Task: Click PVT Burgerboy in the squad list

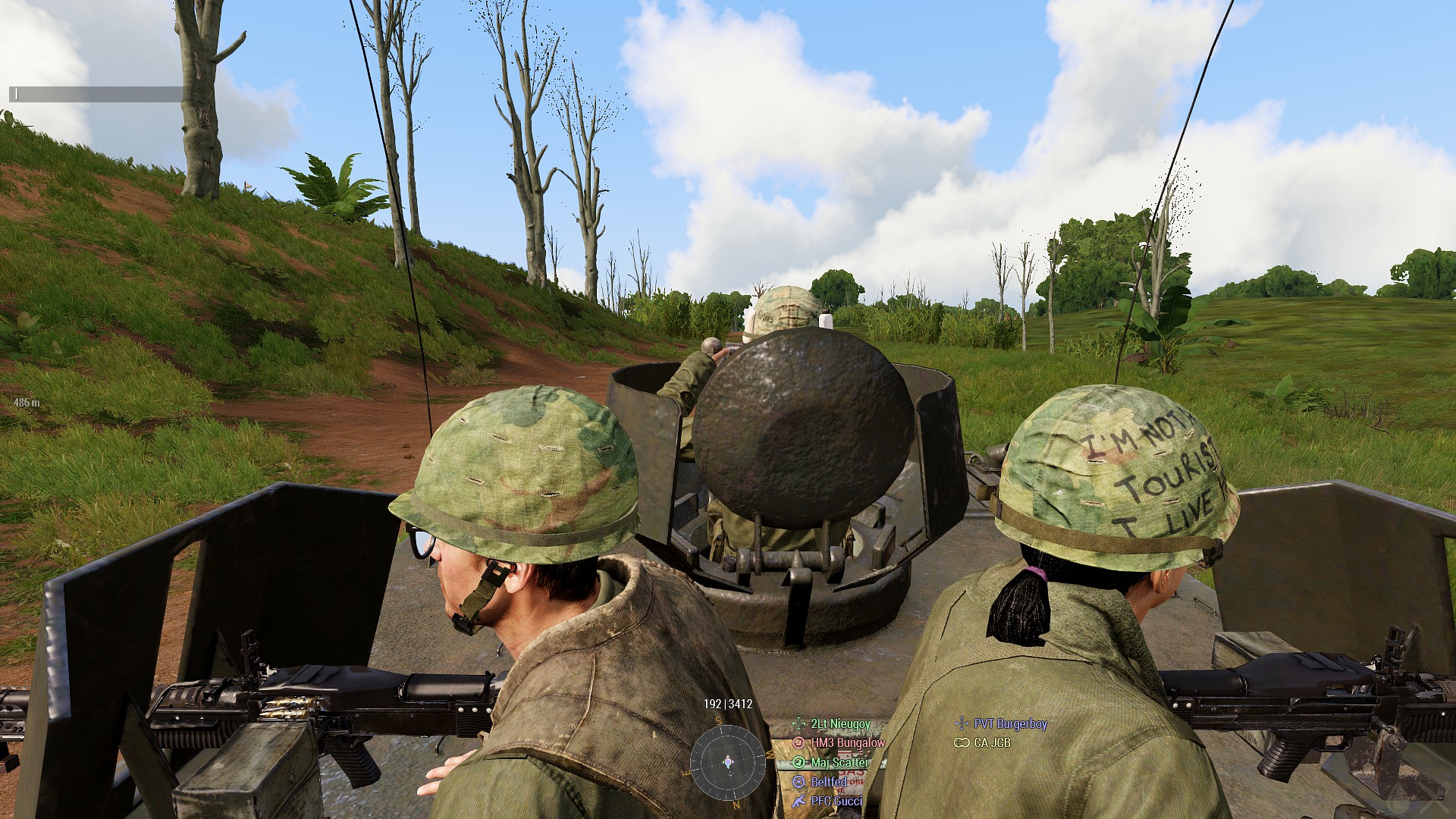Action: pos(1010,724)
